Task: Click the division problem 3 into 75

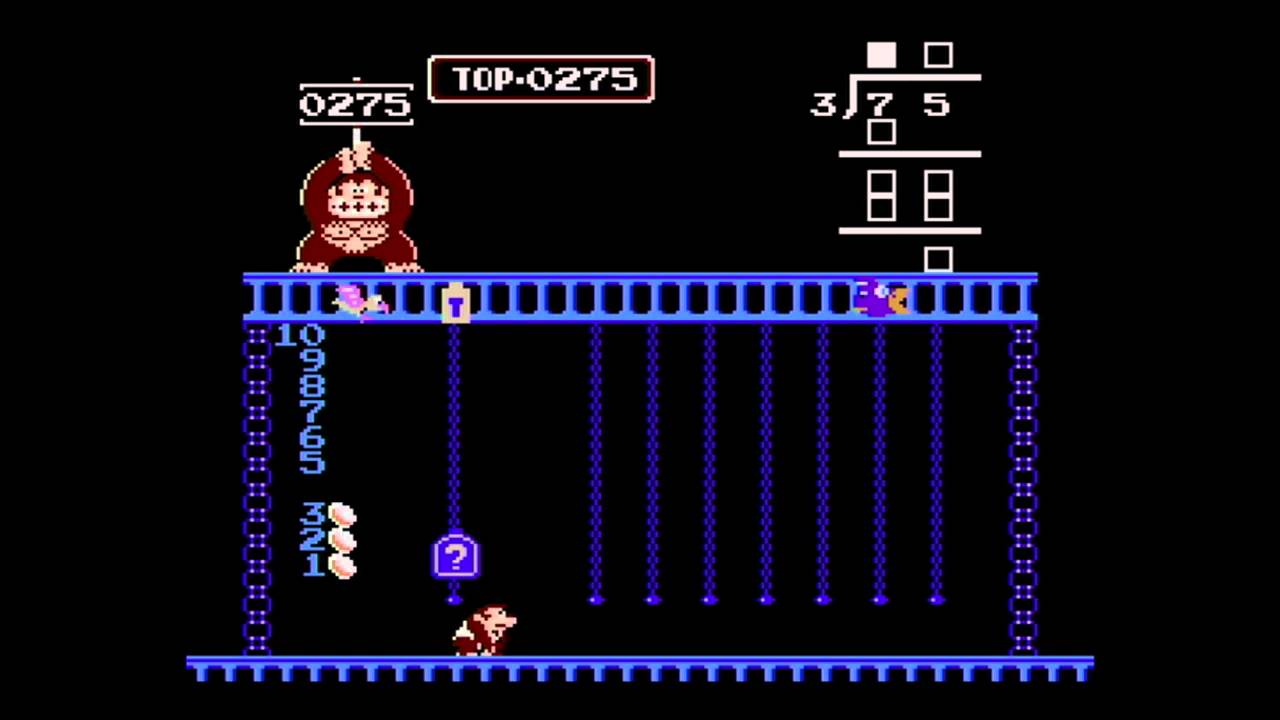Action: tap(880, 103)
